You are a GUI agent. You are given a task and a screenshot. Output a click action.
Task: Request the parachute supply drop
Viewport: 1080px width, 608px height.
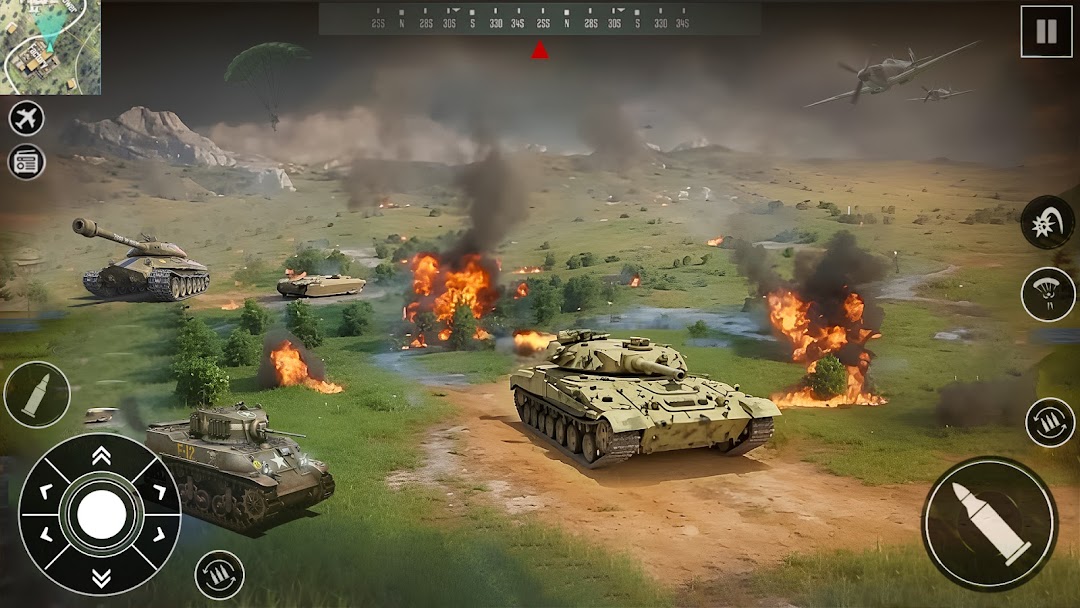click(1047, 294)
